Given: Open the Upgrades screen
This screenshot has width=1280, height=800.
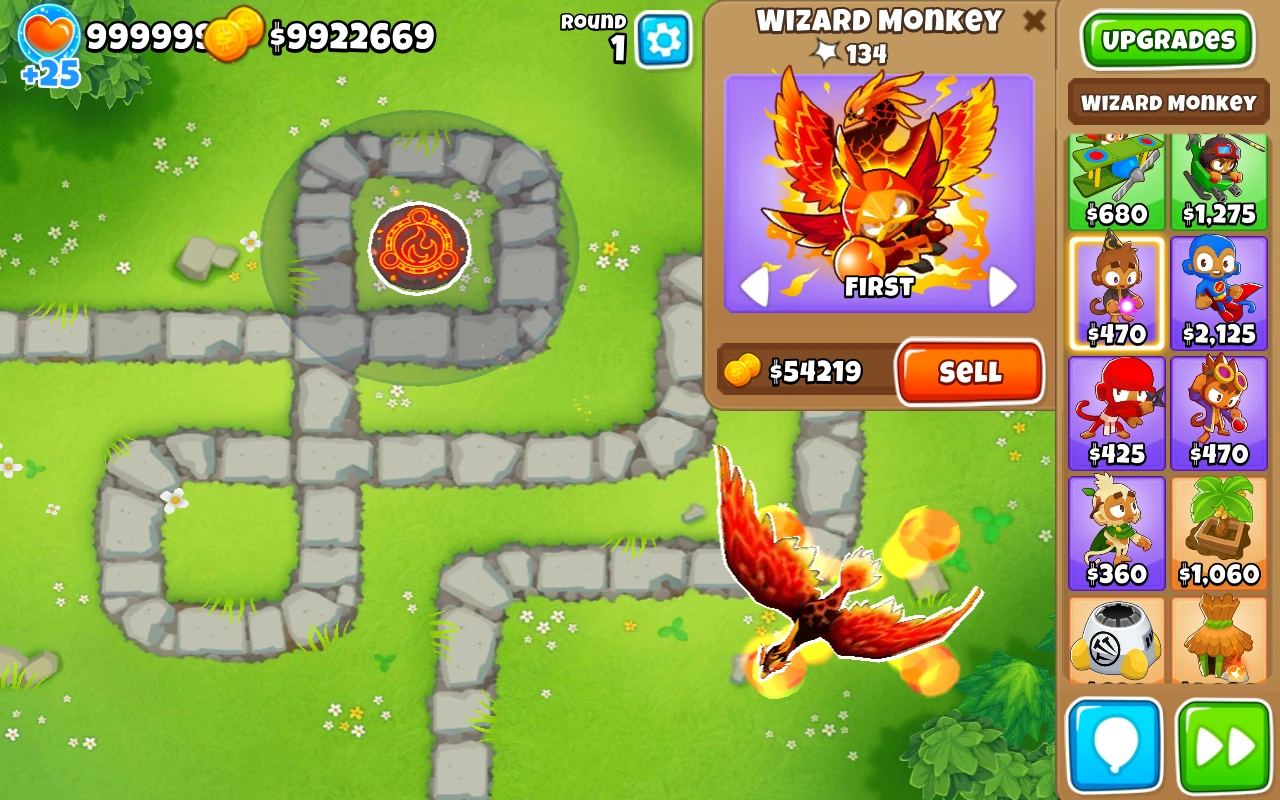Looking at the screenshot, I should [1167, 41].
